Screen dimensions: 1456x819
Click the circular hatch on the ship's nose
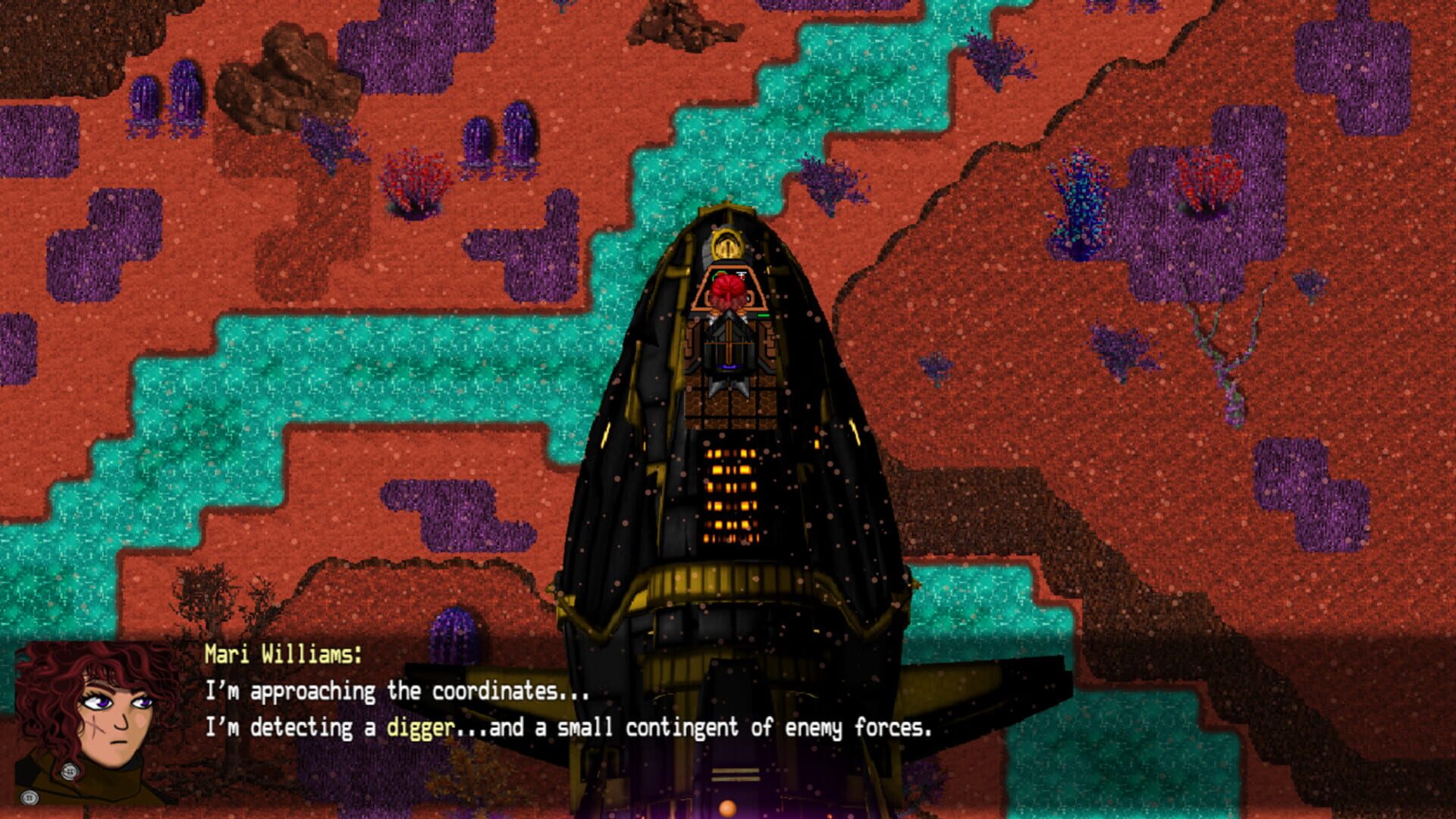pos(726,246)
